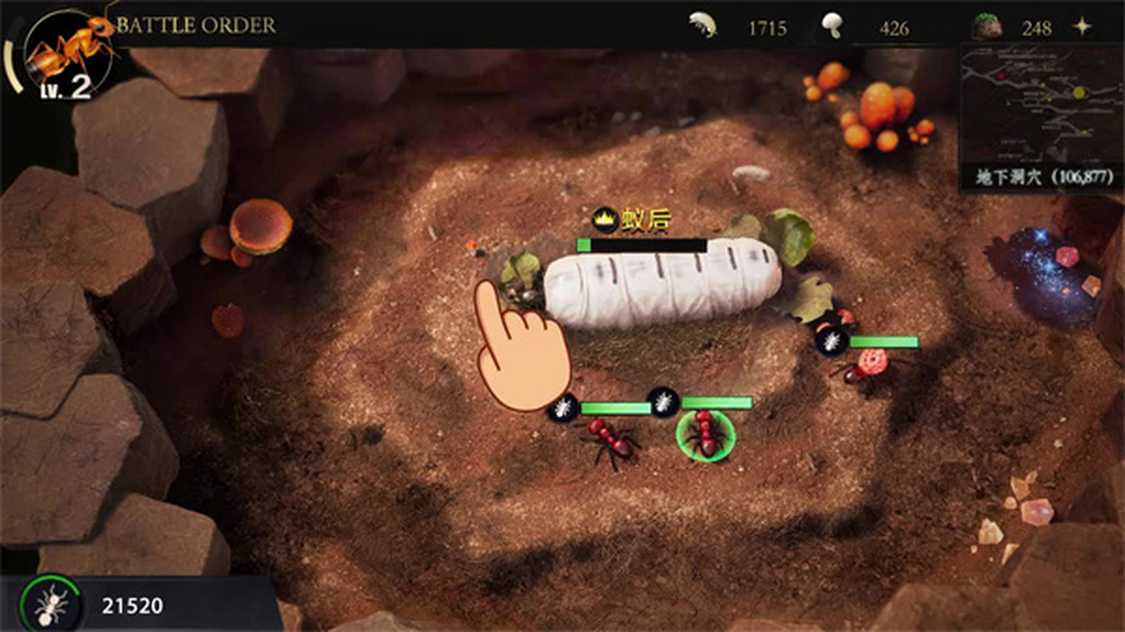
Task: Open the cave minimap
Action: [1041, 103]
